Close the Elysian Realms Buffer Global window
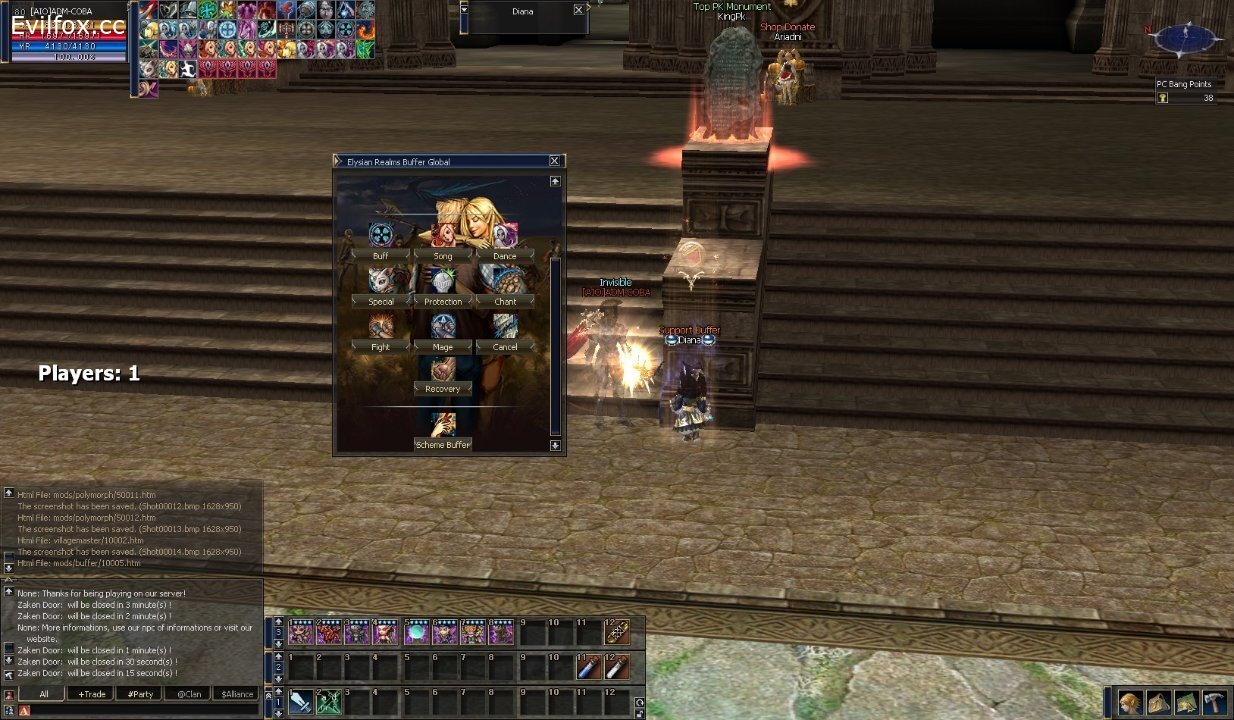Viewport: 1234px width, 720px height. pyautogui.click(x=555, y=161)
